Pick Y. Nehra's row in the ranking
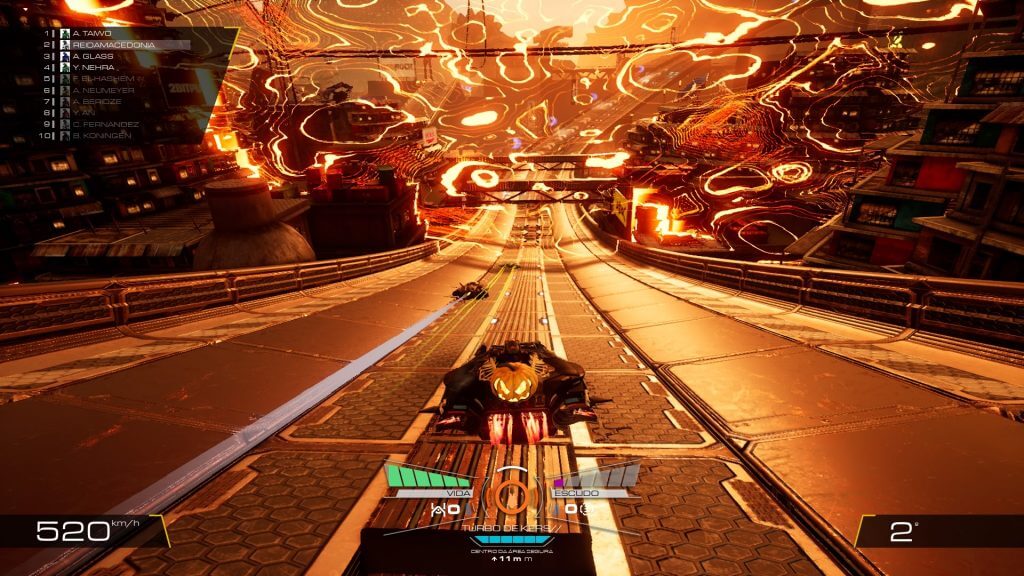Image resolution: width=1024 pixels, height=576 pixels. coord(93,67)
